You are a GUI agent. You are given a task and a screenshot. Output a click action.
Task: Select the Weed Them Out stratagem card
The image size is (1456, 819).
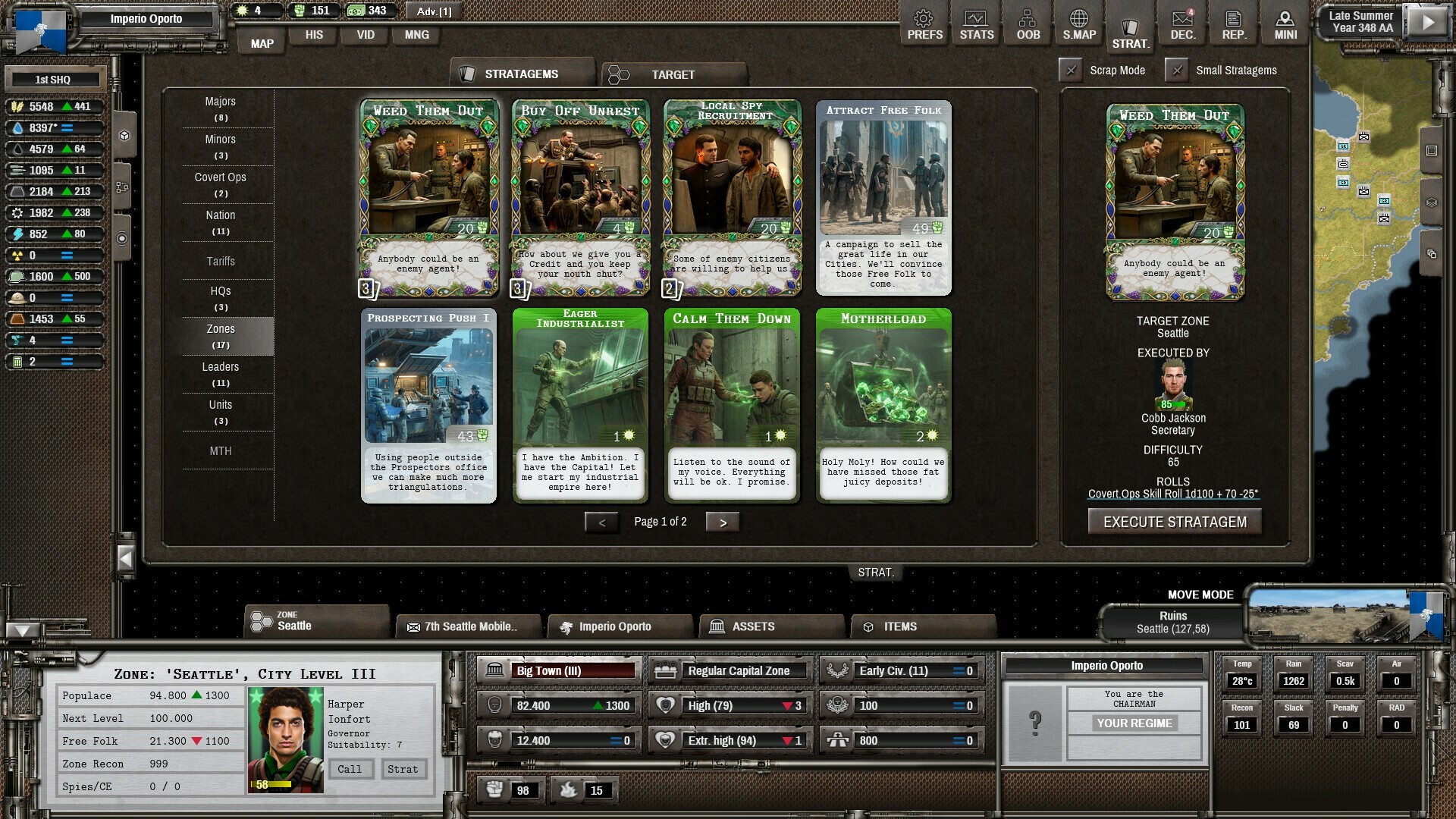(x=428, y=197)
